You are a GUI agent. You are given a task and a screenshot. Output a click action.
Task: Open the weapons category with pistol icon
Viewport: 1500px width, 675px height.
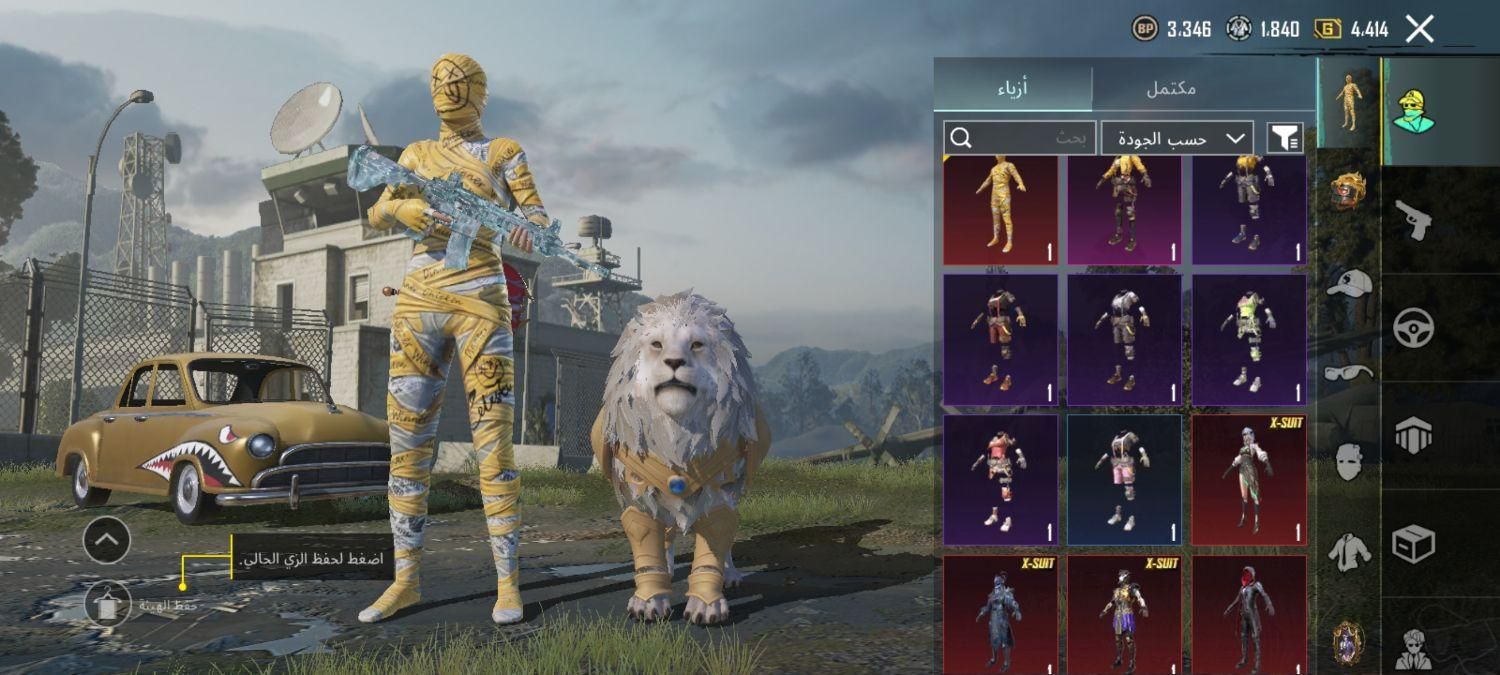click(1415, 220)
